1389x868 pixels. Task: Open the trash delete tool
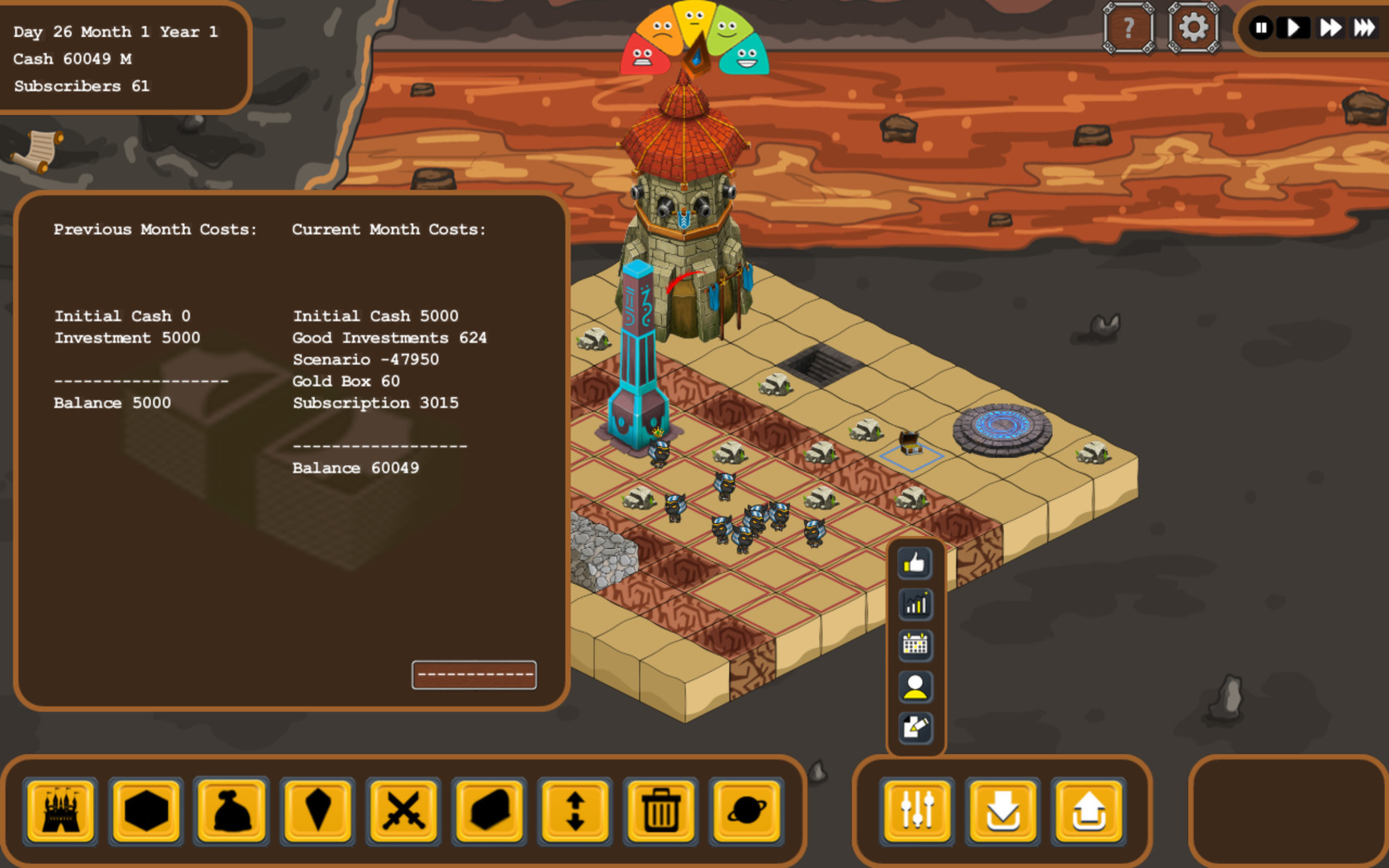click(660, 812)
